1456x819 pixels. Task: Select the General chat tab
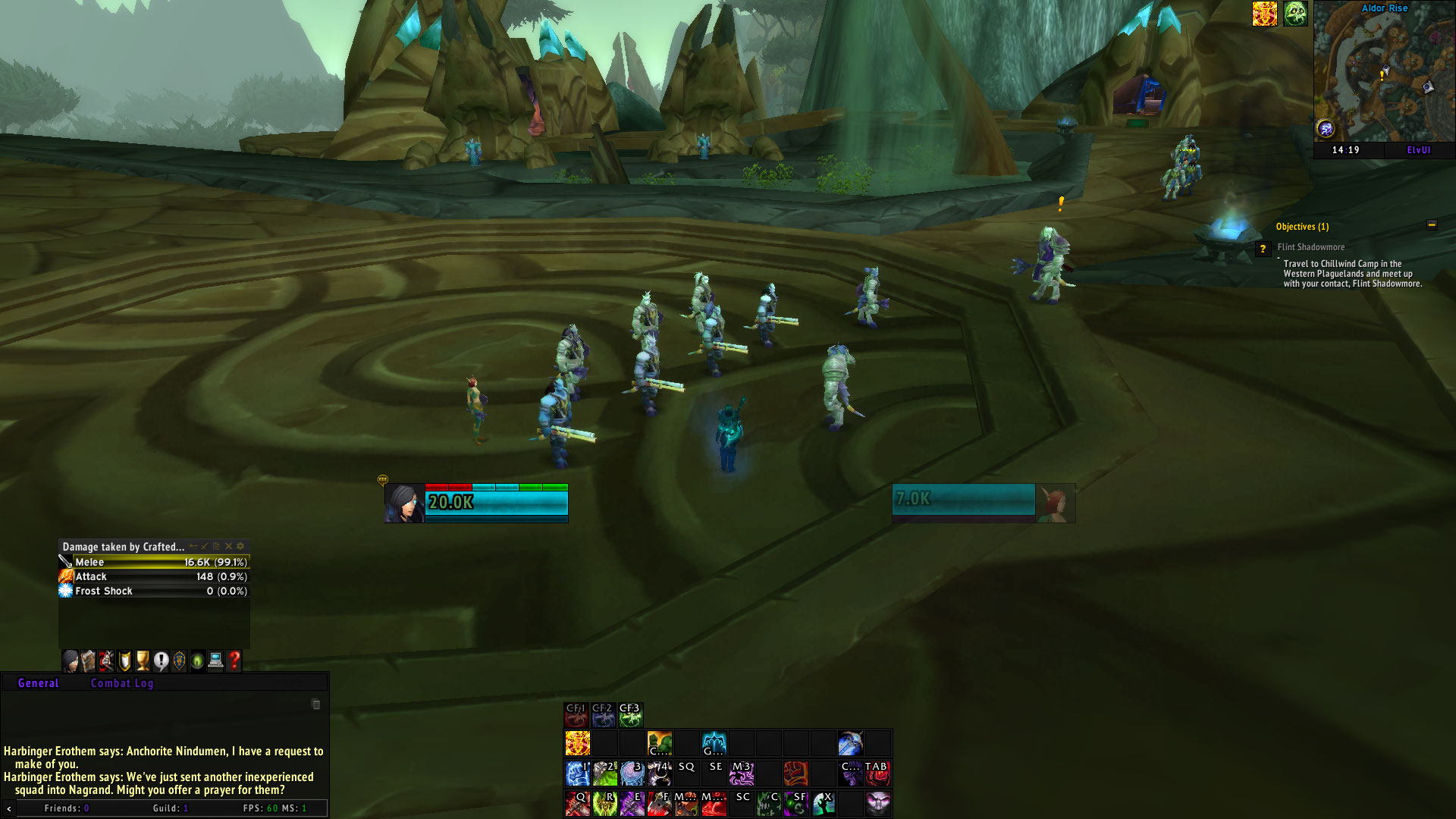[37, 682]
